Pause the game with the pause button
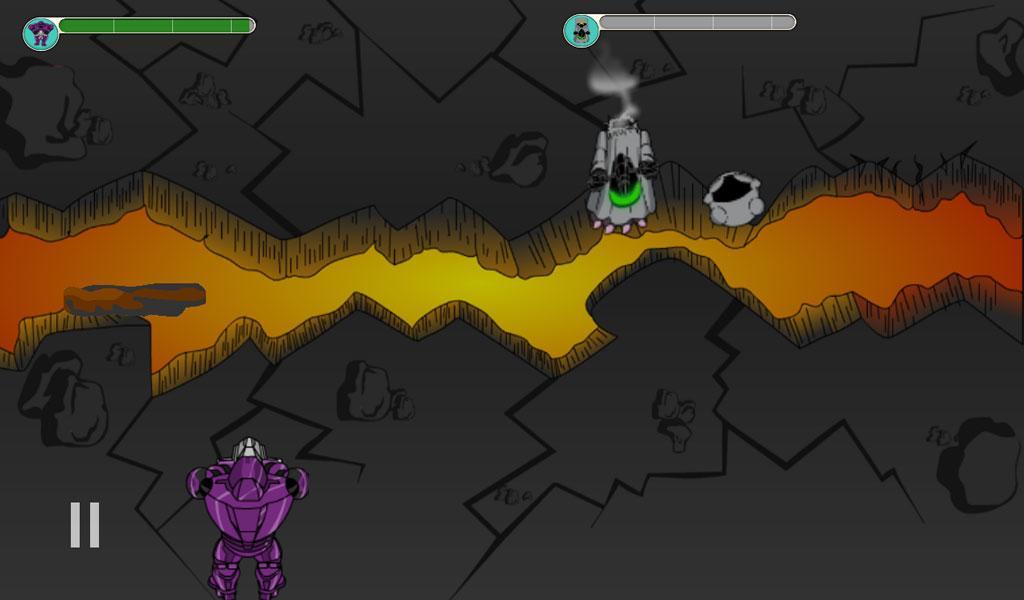The height and width of the screenshot is (600, 1024). (84, 525)
